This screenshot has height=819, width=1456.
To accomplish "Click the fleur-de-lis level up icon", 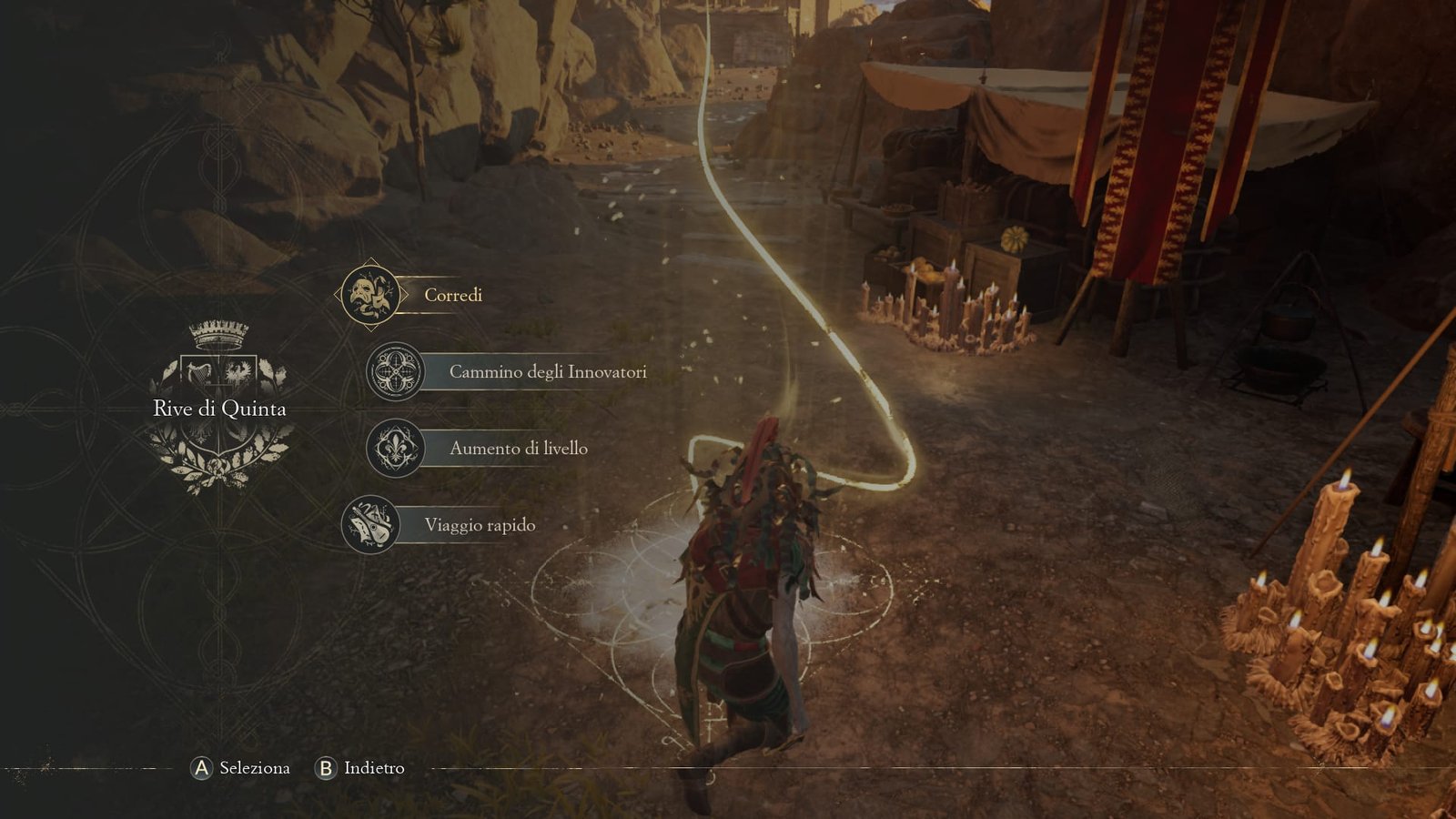I will [x=395, y=448].
